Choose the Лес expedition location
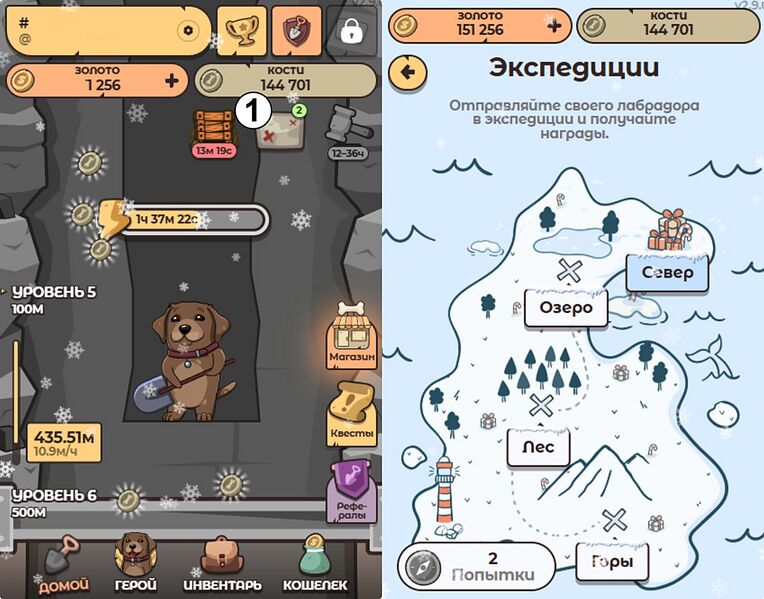This screenshot has height=599, width=764. 538,446
